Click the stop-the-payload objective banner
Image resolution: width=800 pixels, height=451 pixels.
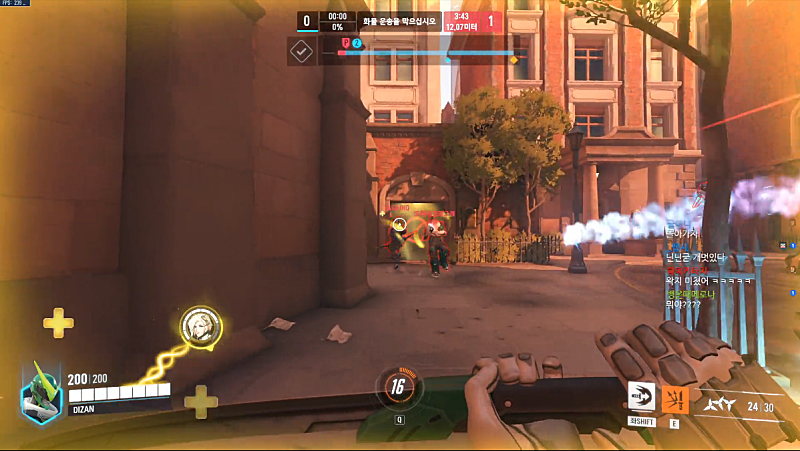(x=400, y=20)
